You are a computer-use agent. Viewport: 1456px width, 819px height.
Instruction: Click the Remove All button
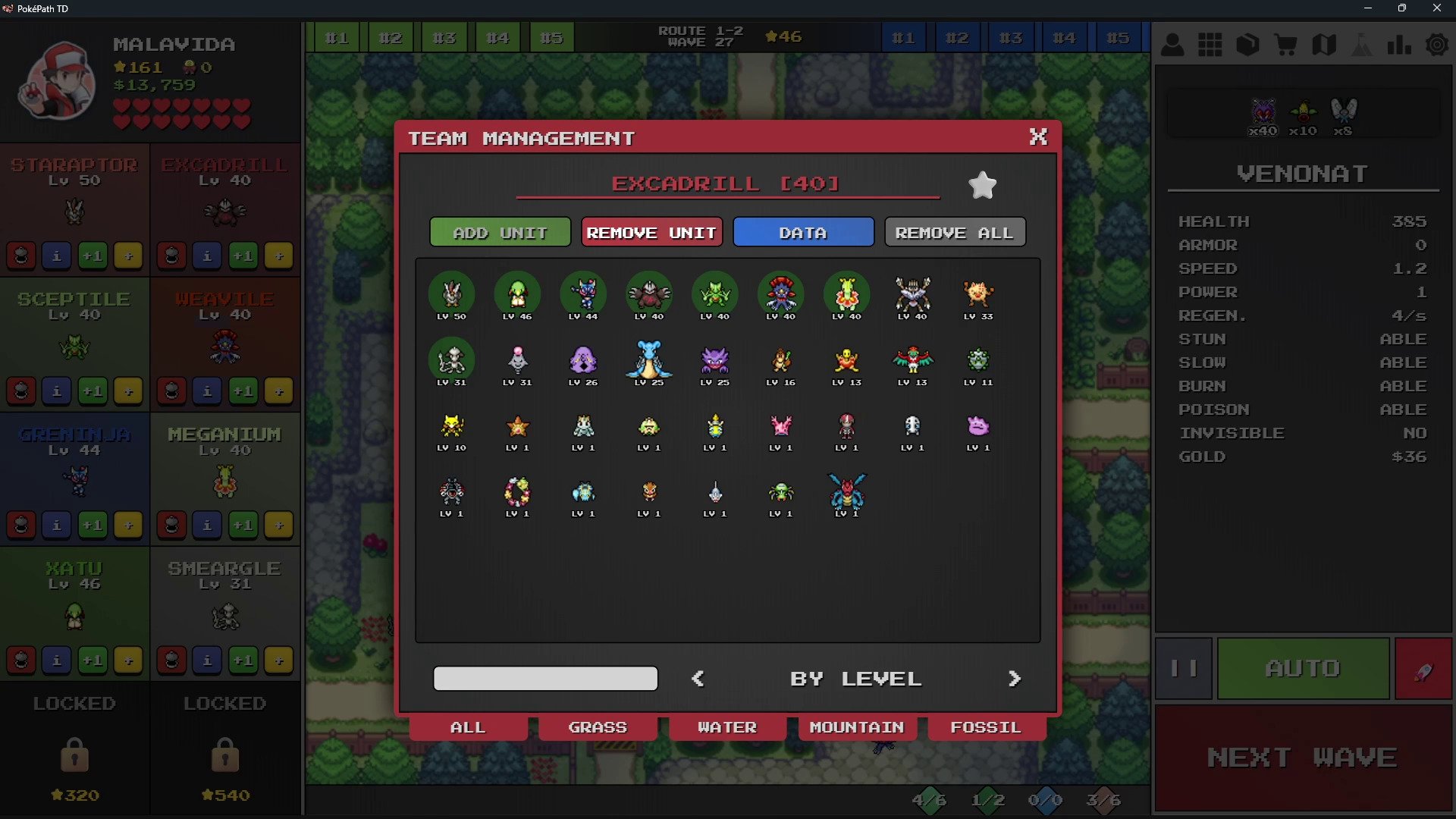pos(955,233)
